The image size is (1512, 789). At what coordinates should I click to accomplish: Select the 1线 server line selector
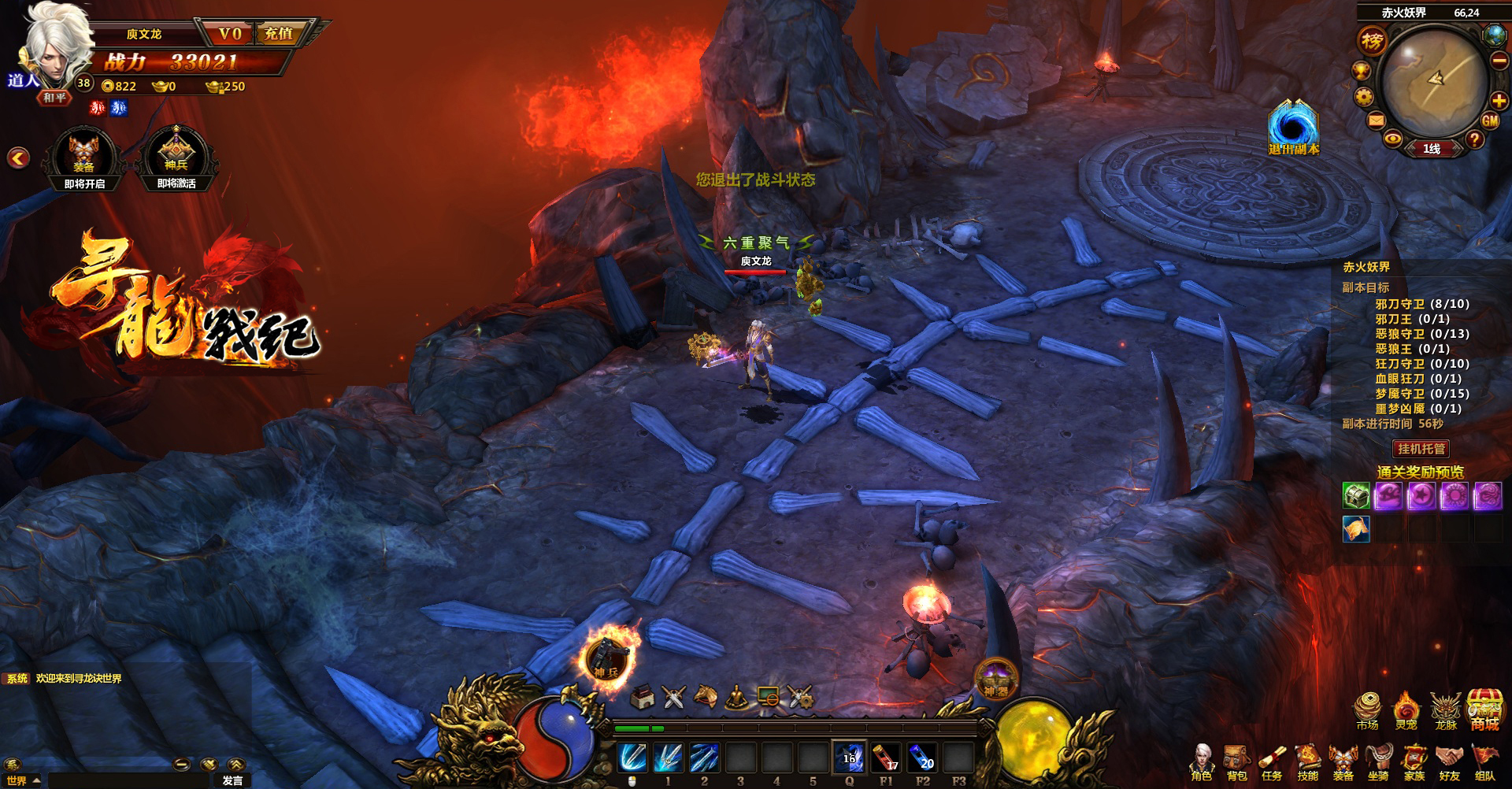pos(1432,149)
